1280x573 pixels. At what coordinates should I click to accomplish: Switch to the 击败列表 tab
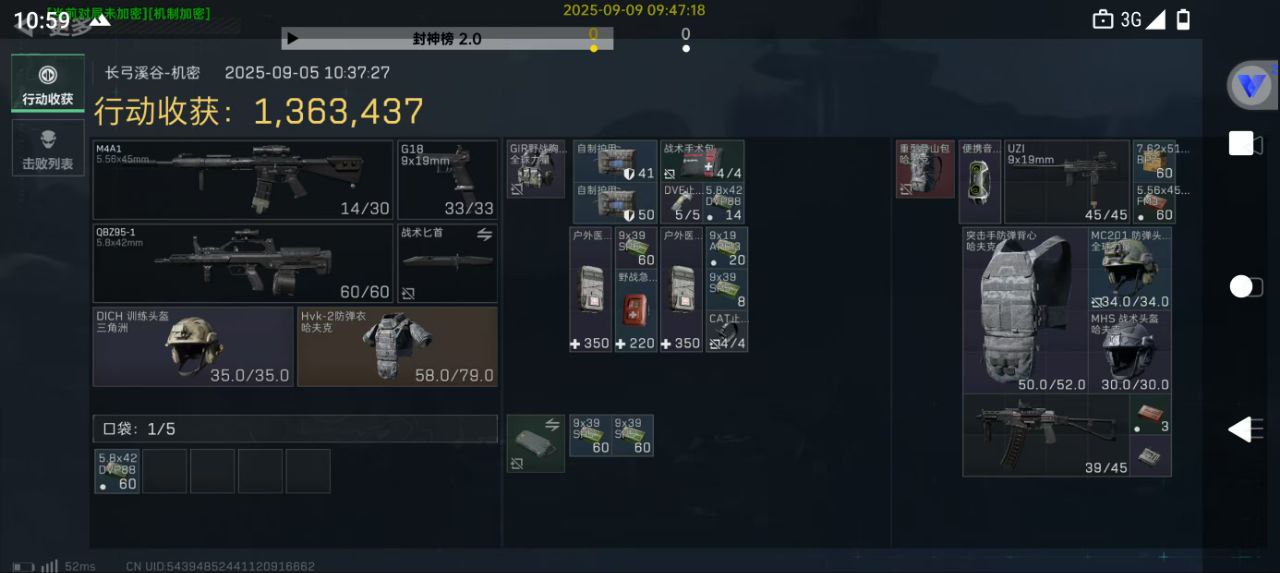coord(48,147)
